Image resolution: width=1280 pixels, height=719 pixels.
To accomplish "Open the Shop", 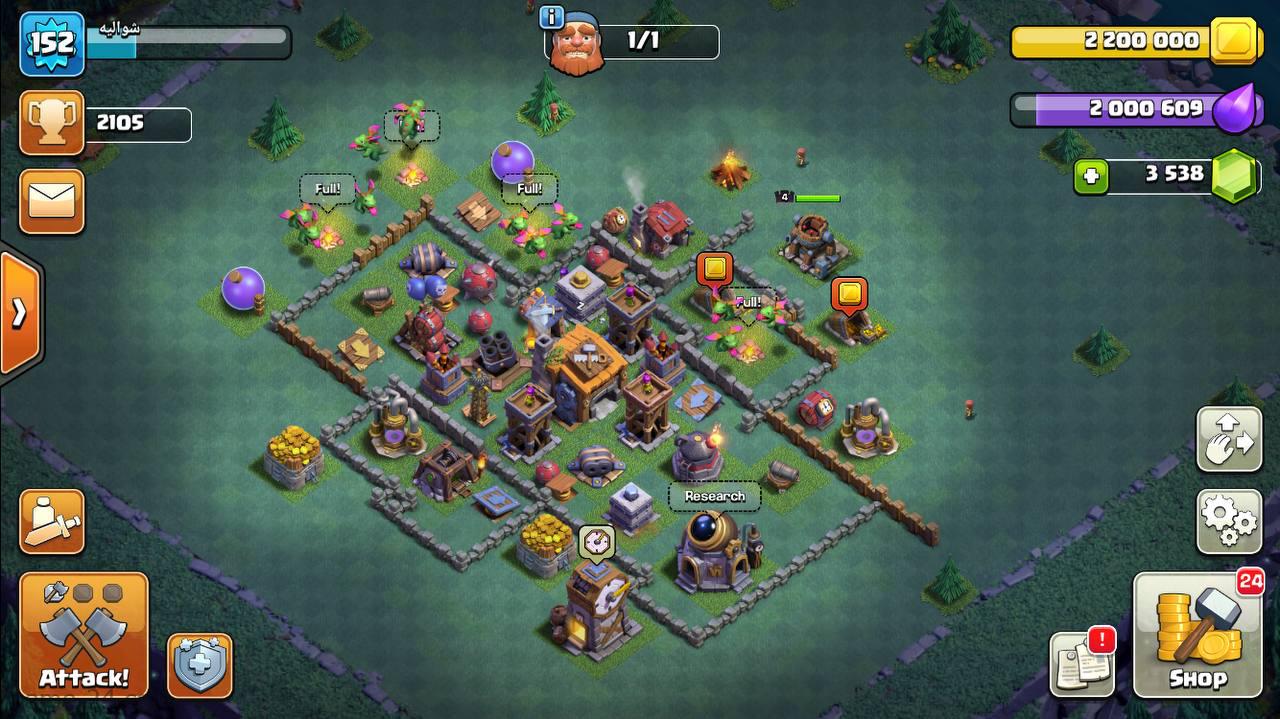I will tap(1198, 636).
